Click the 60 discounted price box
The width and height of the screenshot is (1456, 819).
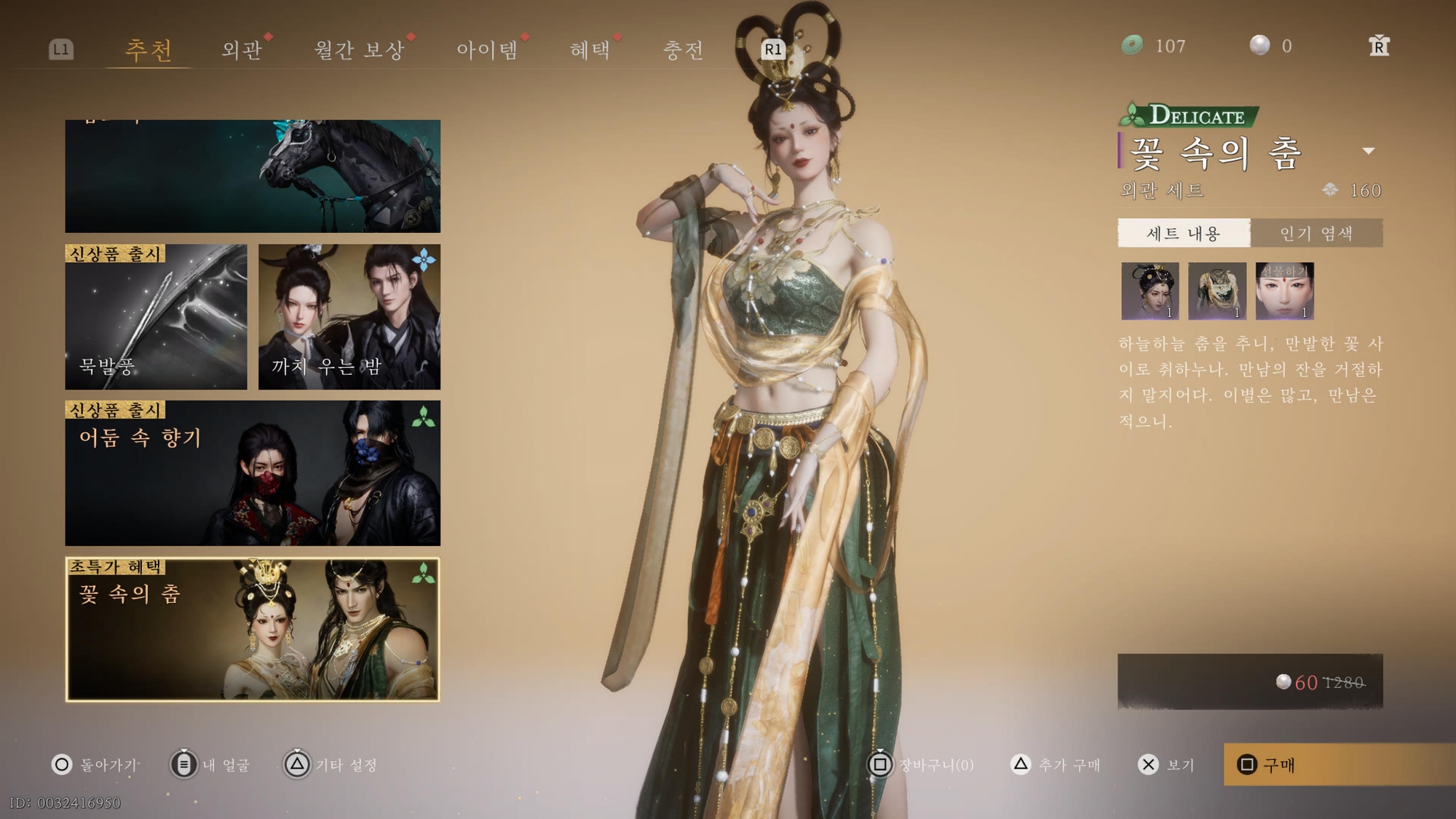[1250, 681]
